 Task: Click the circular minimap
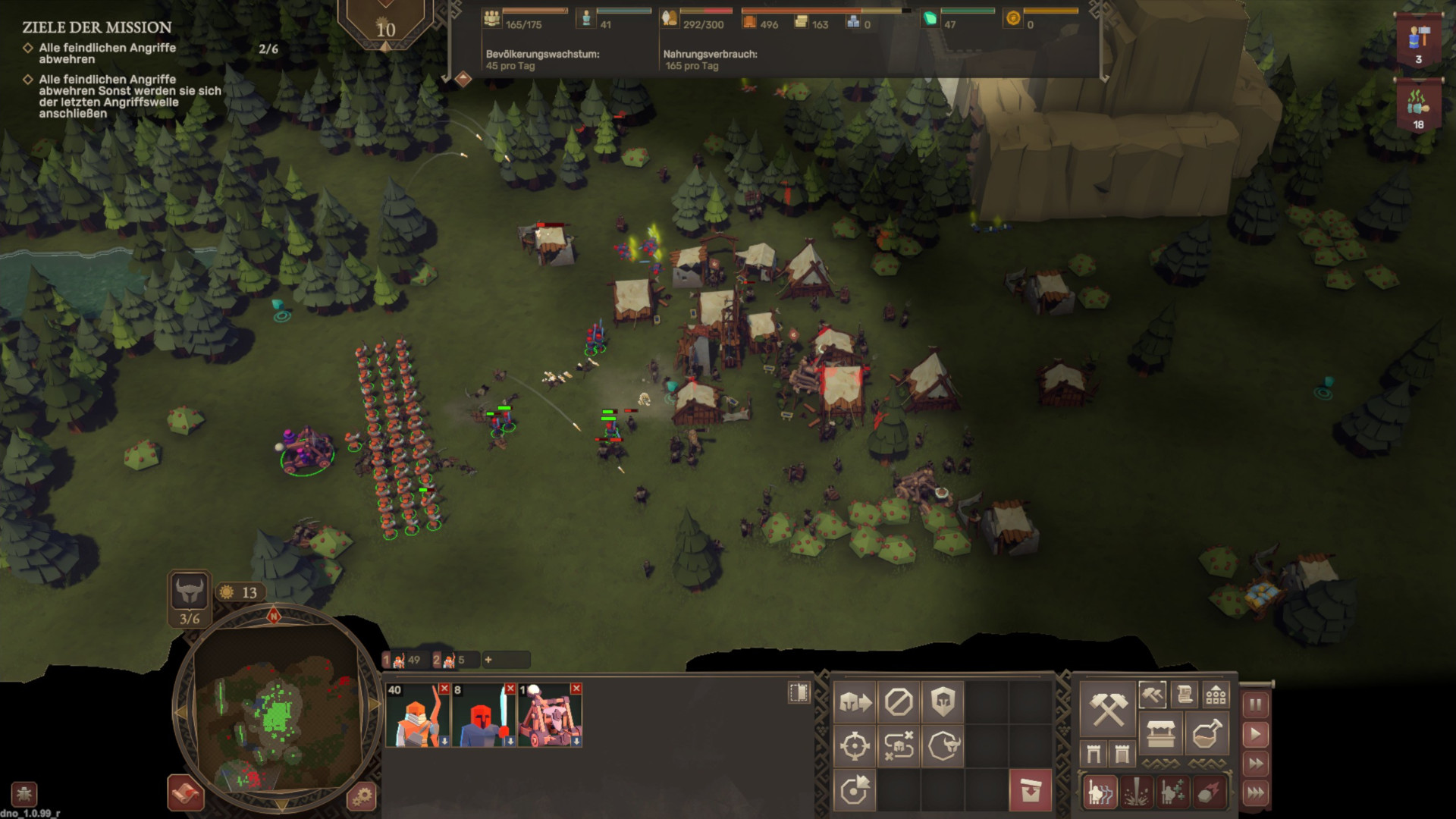pos(276,709)
